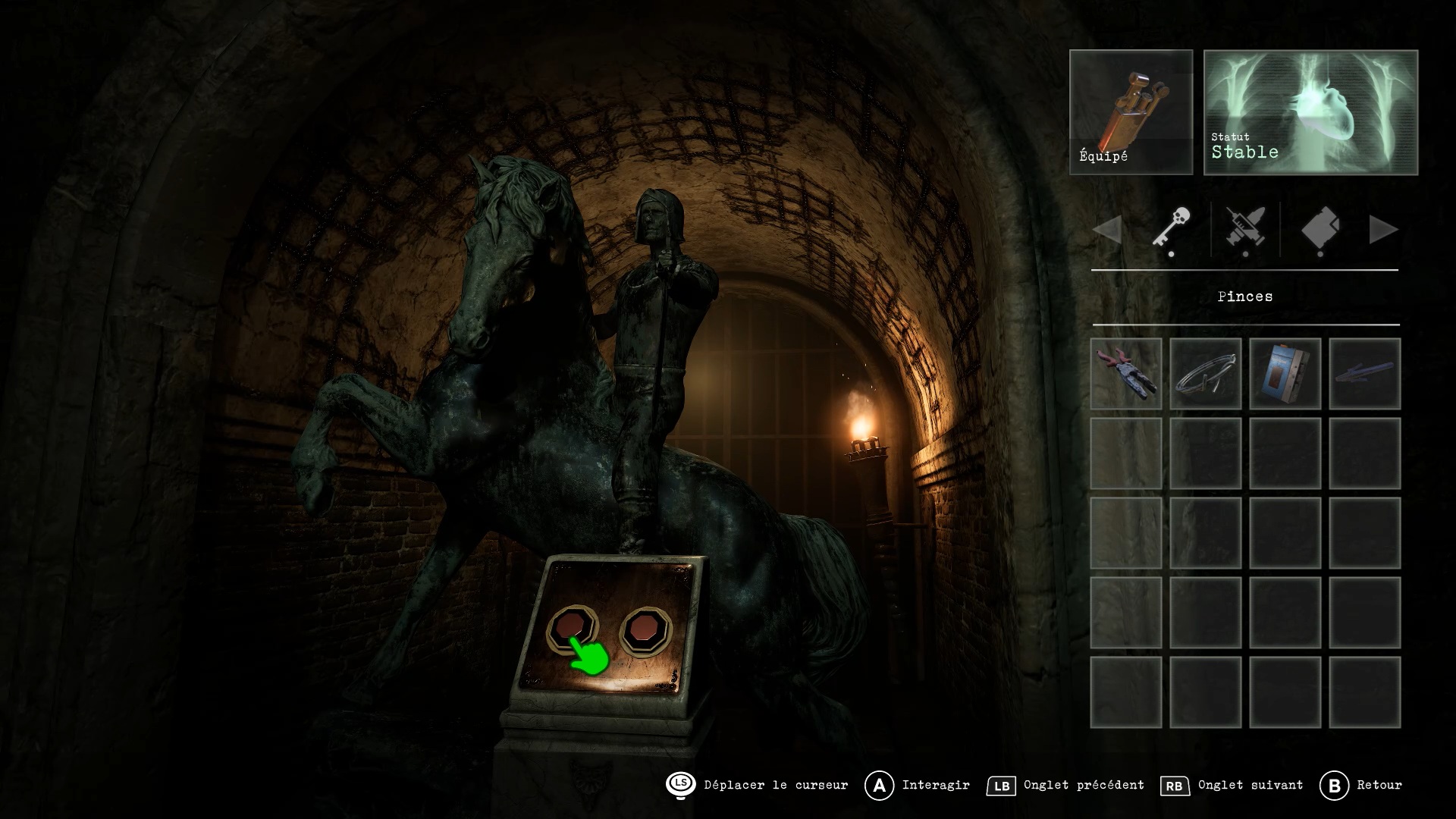Open the documents file tab
Viewport: 1456px width, 819px height.
click(1320, 229)
